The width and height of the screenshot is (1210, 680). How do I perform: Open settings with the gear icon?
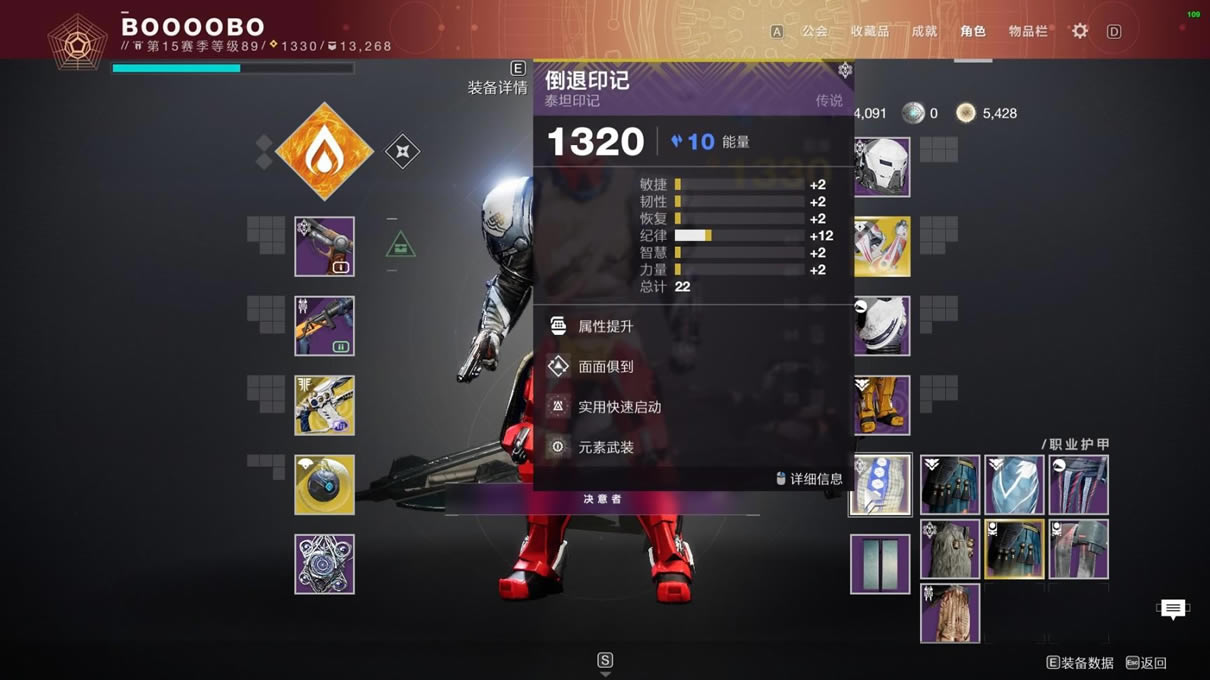(1080, 32)
